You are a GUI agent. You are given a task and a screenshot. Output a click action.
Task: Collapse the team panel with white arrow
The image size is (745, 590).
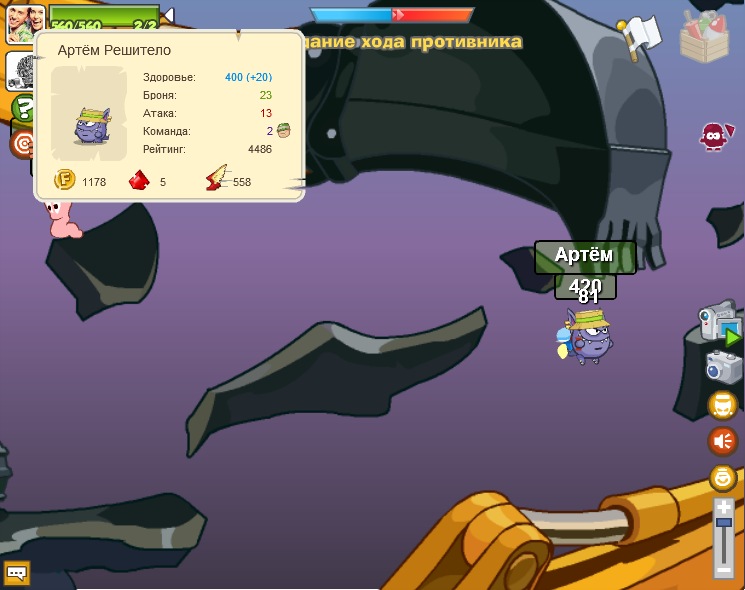coord(168,15)
